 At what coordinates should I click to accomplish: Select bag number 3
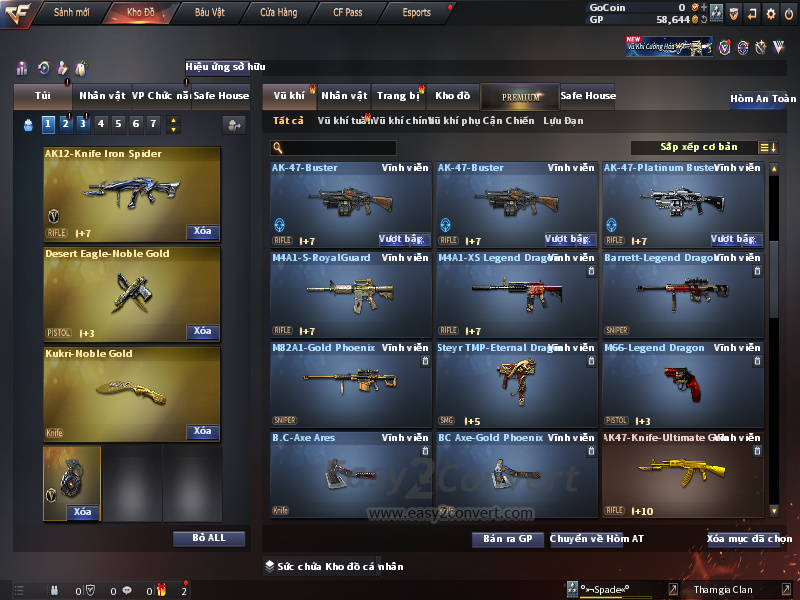tap(83, 124)
